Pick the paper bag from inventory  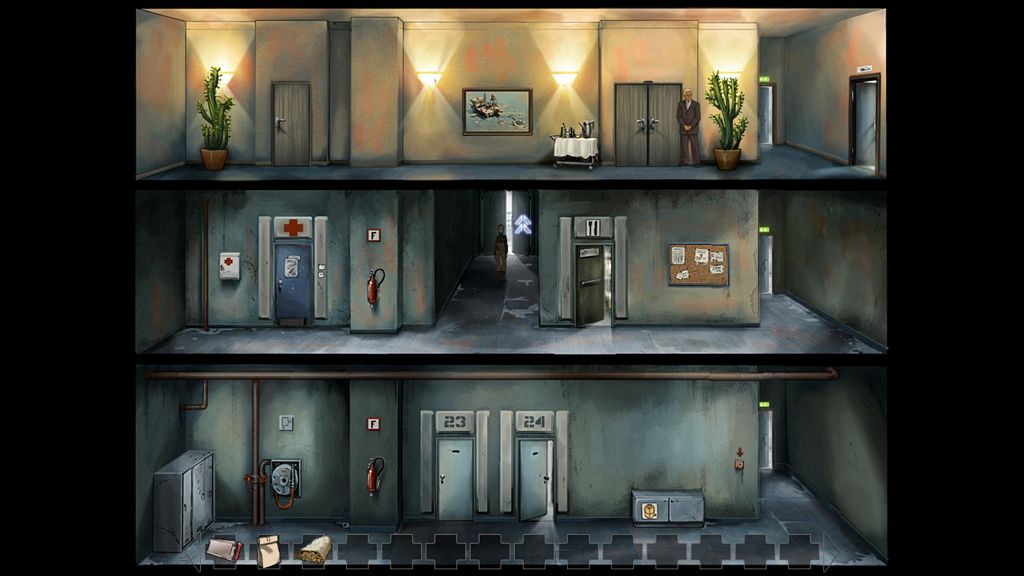click(268, 550)
